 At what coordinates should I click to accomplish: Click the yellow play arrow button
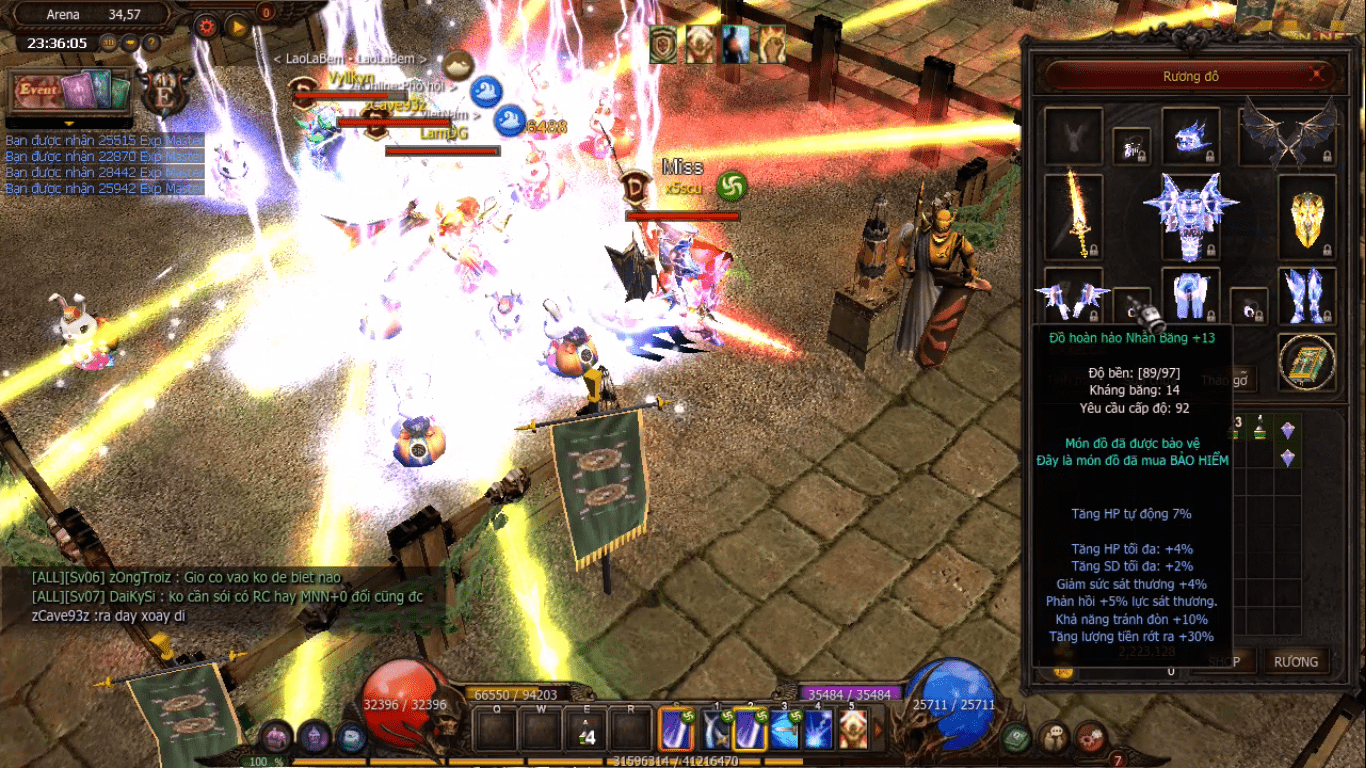(x=237, y=27)
